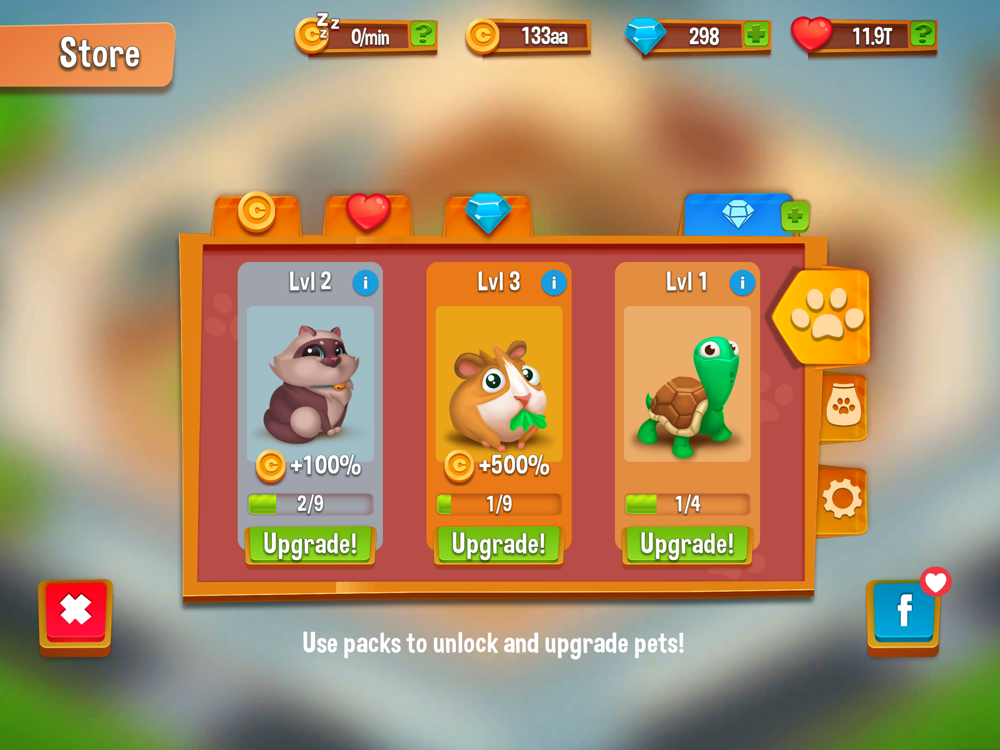1000x750 pixels.
Task: Switch to the red heart store tab
Action: click(368, 213)
